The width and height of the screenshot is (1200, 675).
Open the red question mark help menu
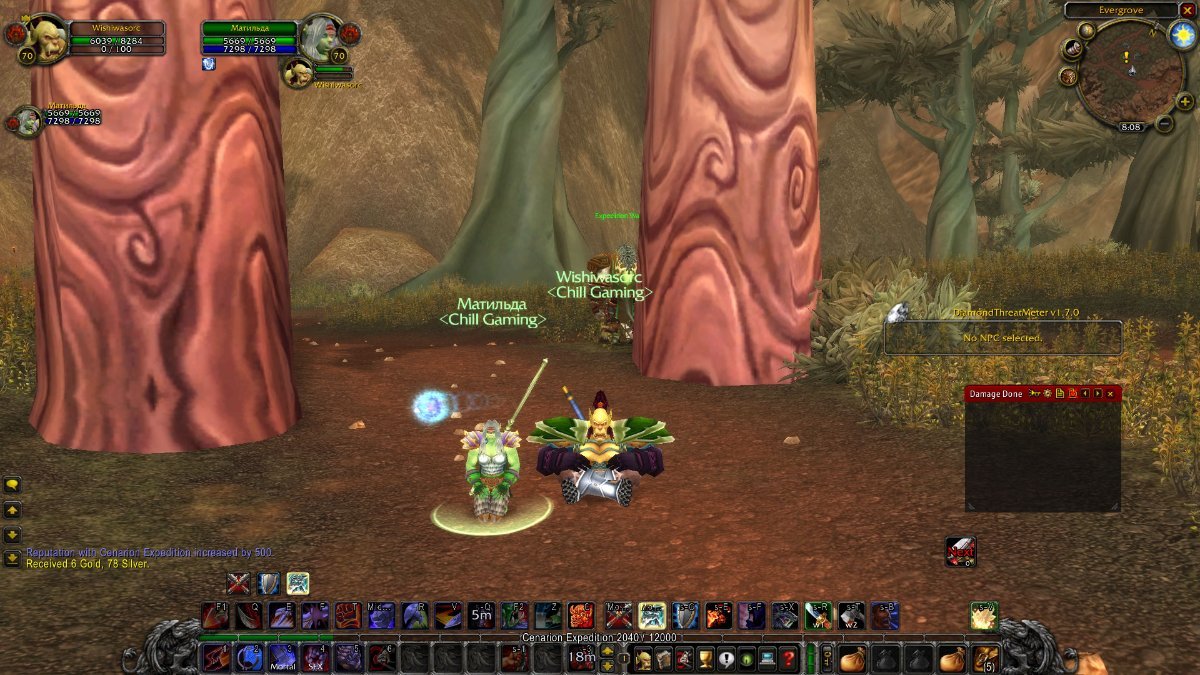789,659
